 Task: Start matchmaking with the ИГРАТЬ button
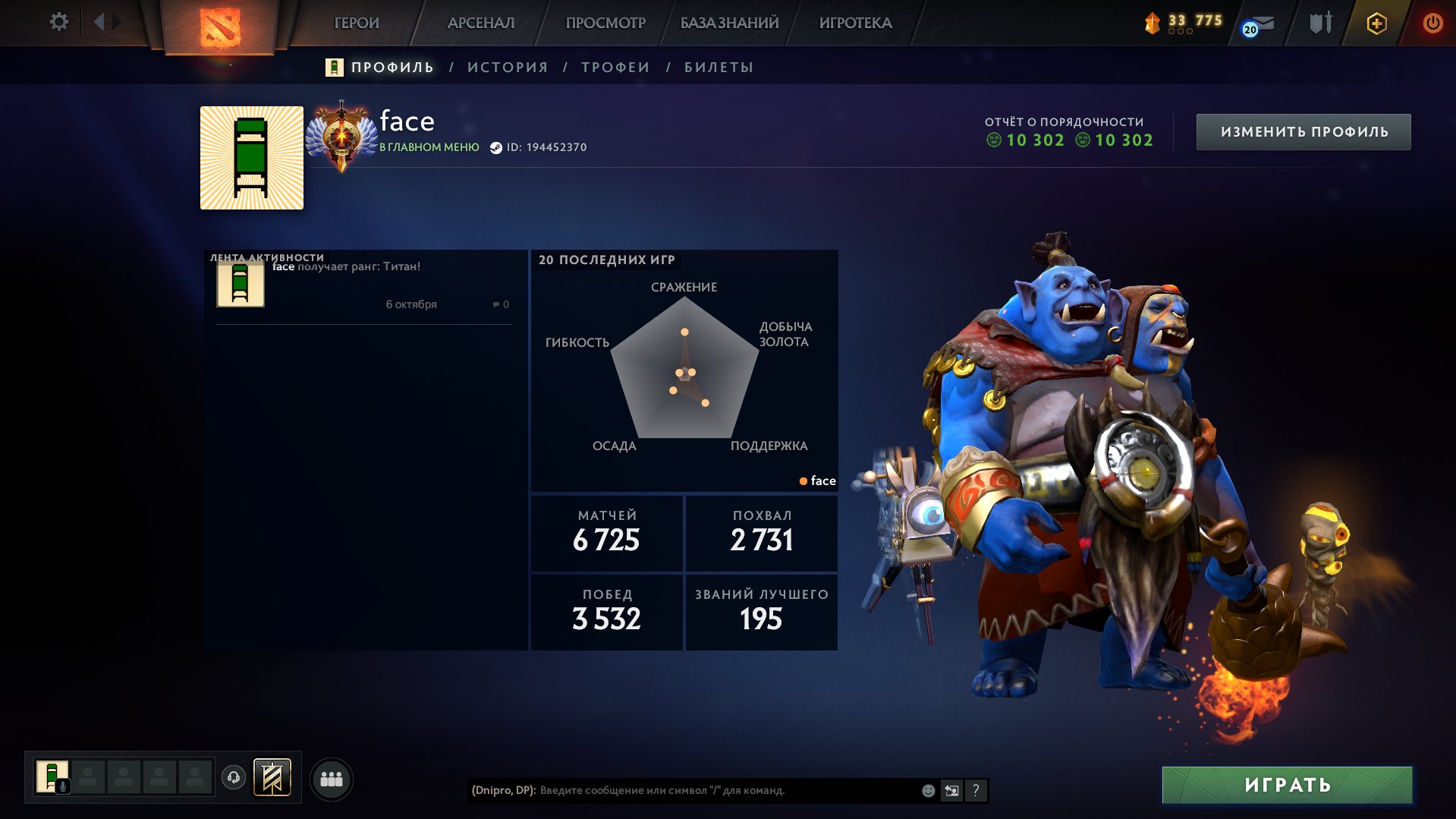[x=1287, y=785]
